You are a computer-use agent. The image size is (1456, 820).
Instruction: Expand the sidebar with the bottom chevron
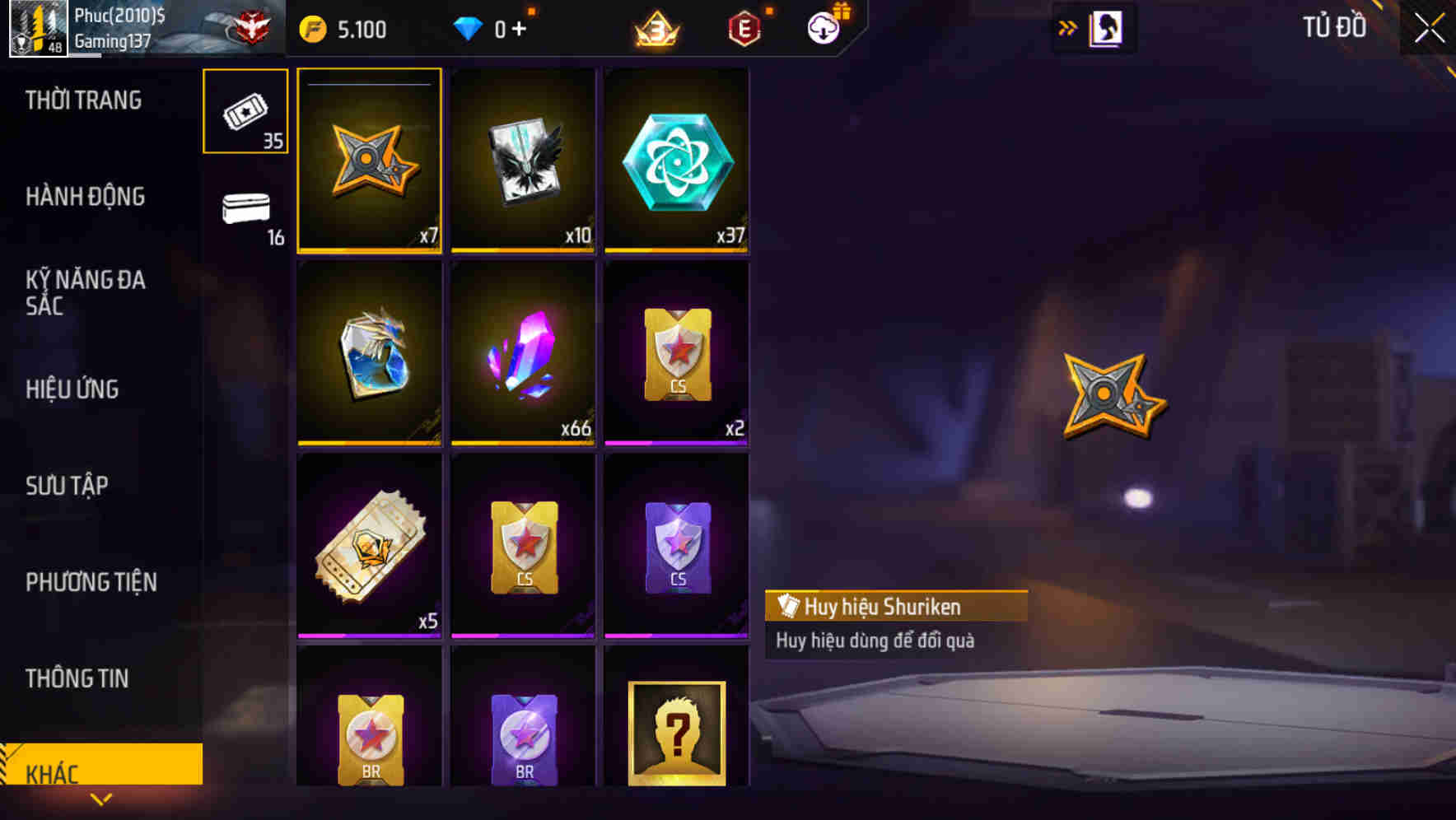(x=102, y=799)
